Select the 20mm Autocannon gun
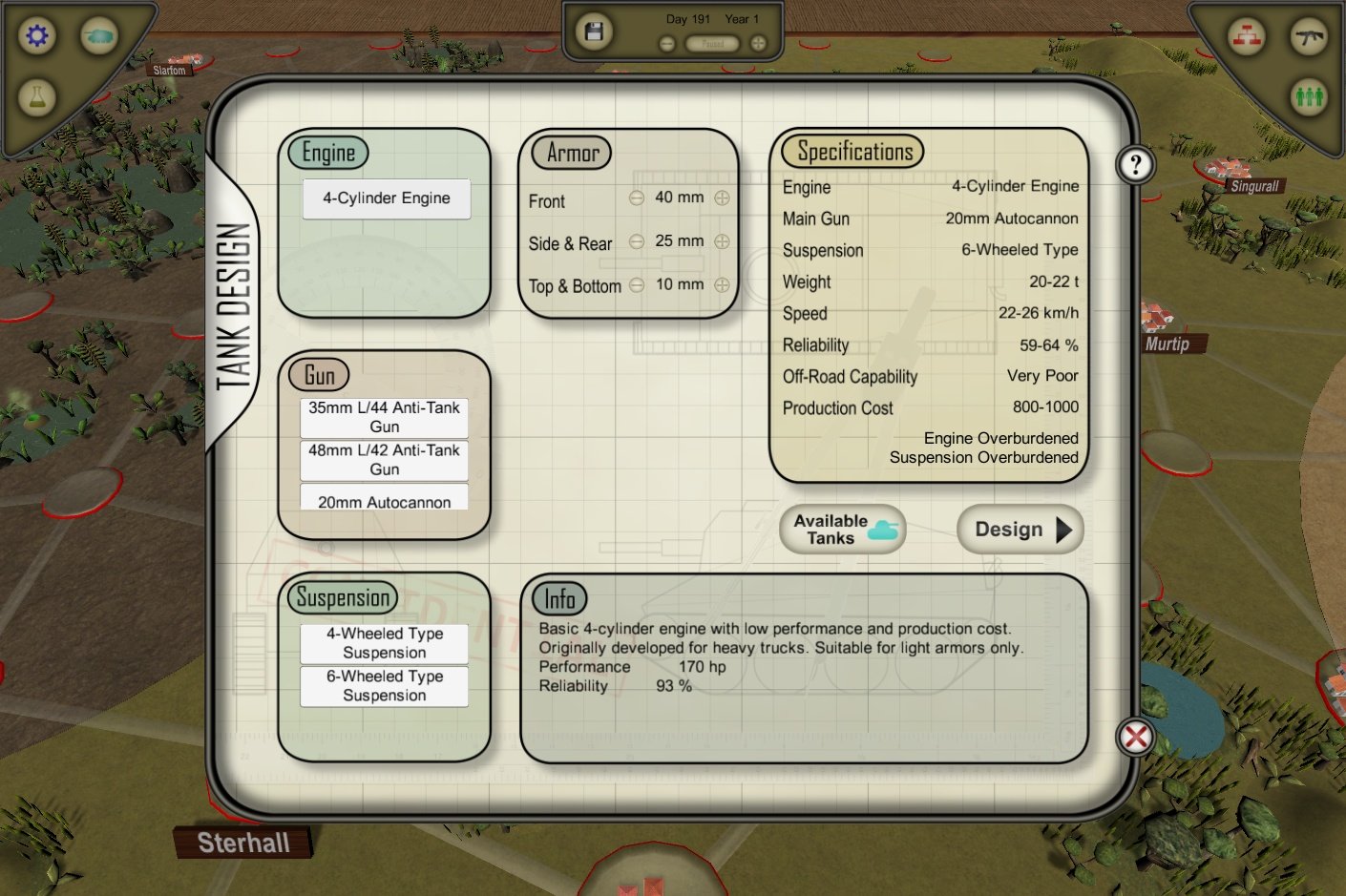 pos(383,501)
